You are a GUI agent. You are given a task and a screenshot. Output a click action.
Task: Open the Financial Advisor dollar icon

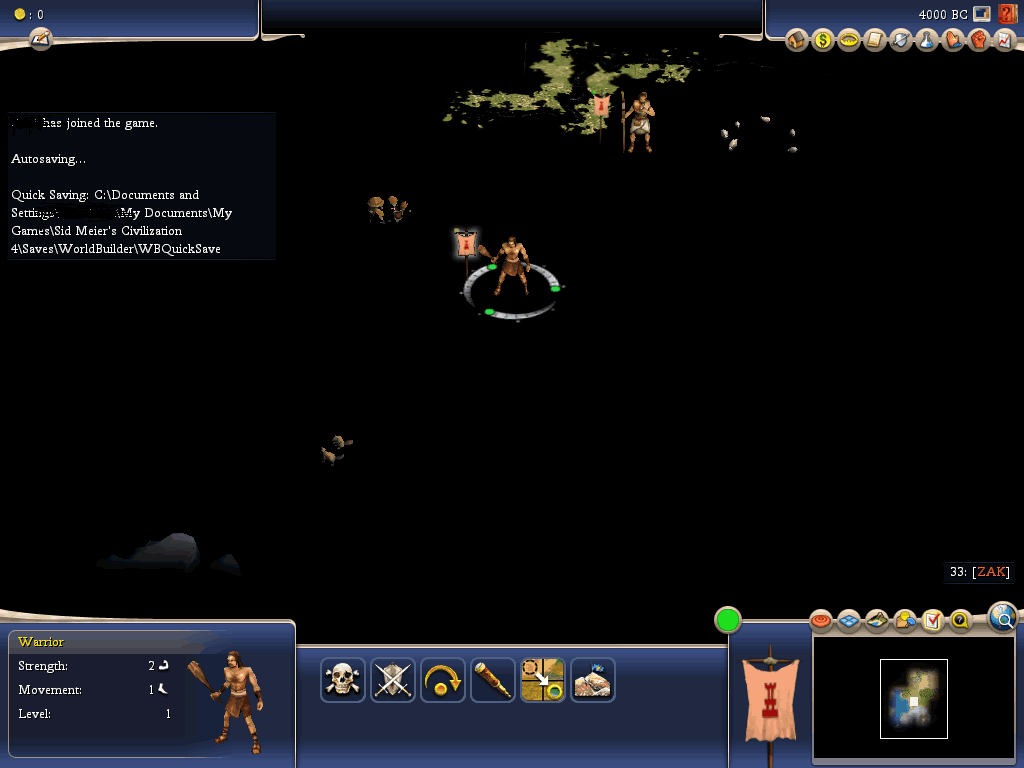[823, 41]
